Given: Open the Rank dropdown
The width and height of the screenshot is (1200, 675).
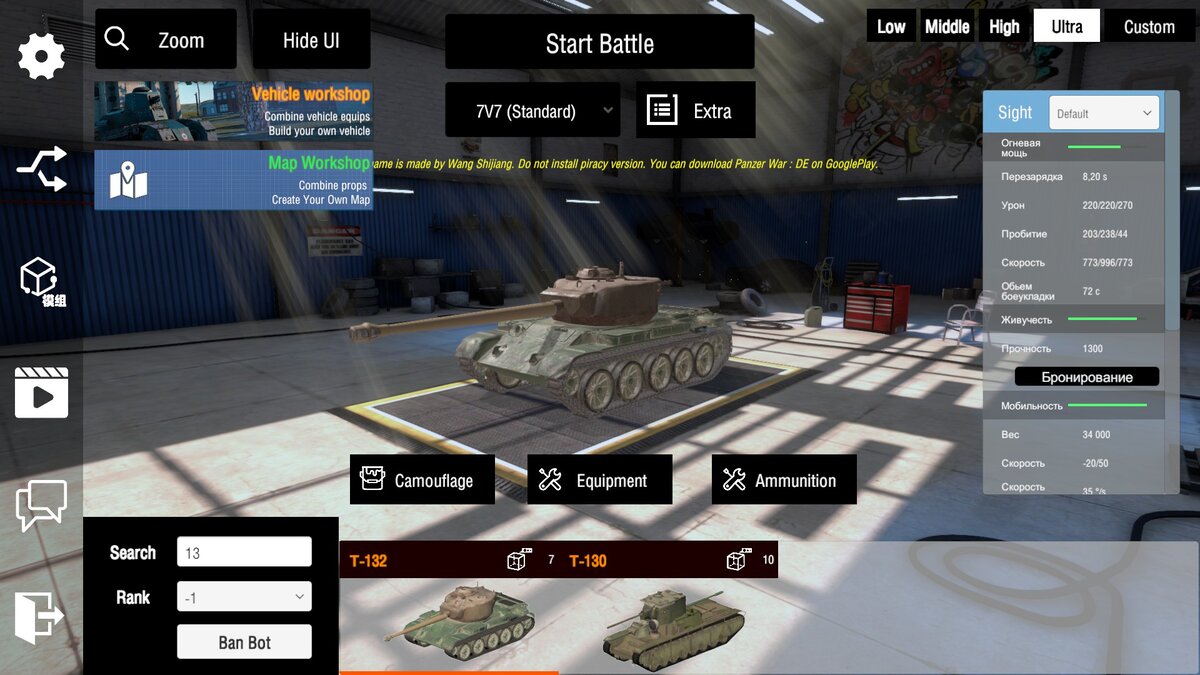Looking at the screenshot, I should pos(244,597).
